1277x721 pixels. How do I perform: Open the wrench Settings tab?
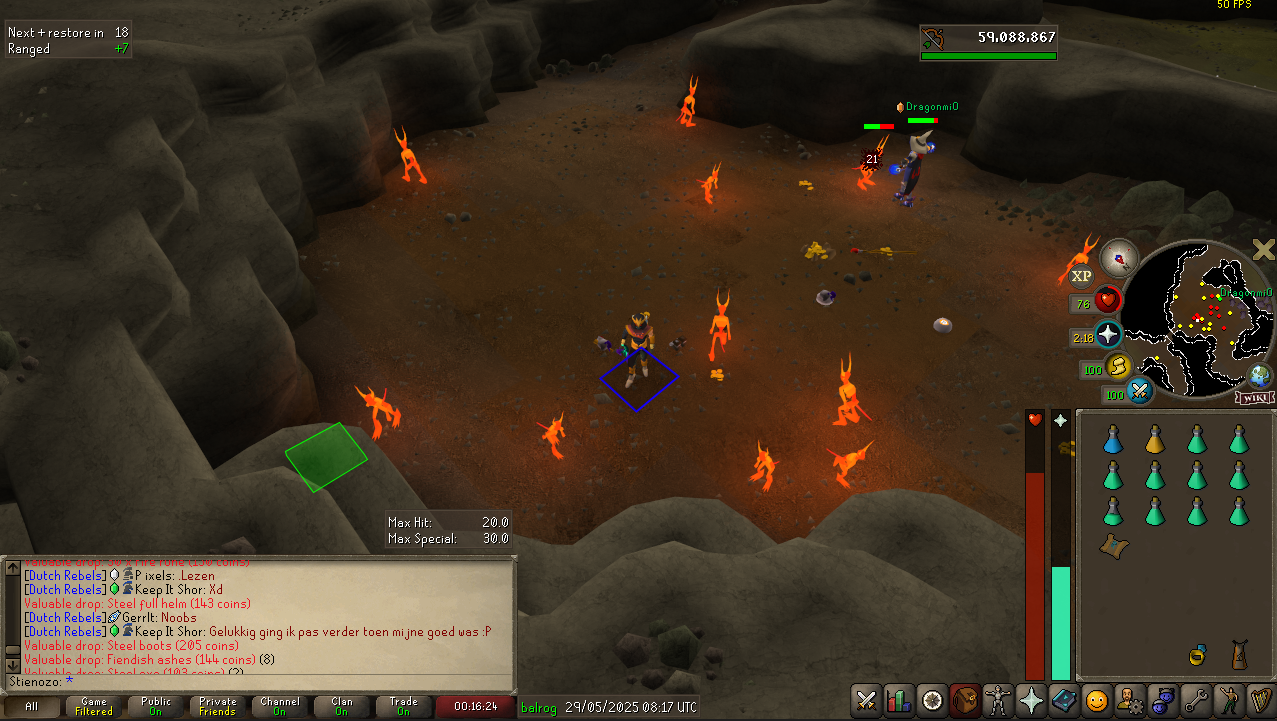click(x=1194, y=699)
